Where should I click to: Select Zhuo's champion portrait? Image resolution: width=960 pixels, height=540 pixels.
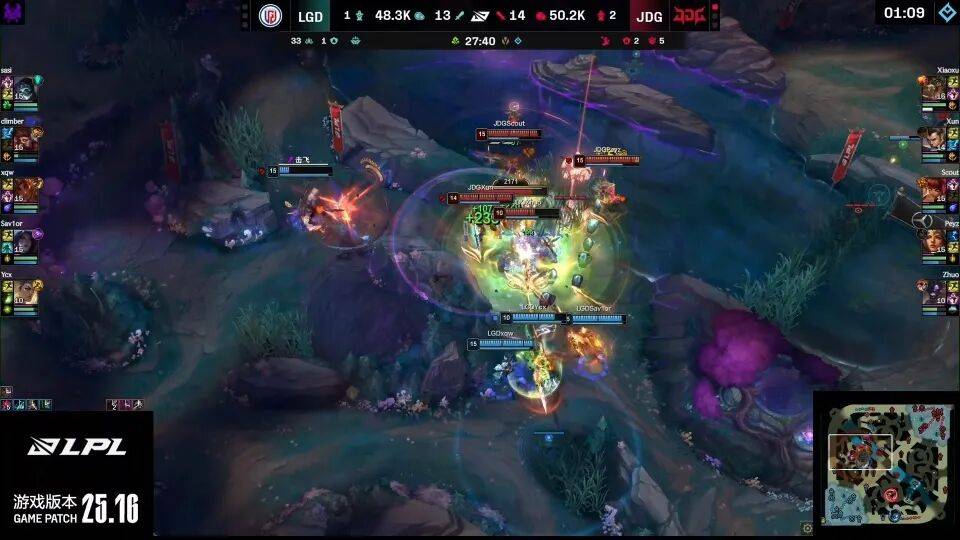(x=934, y=292)
